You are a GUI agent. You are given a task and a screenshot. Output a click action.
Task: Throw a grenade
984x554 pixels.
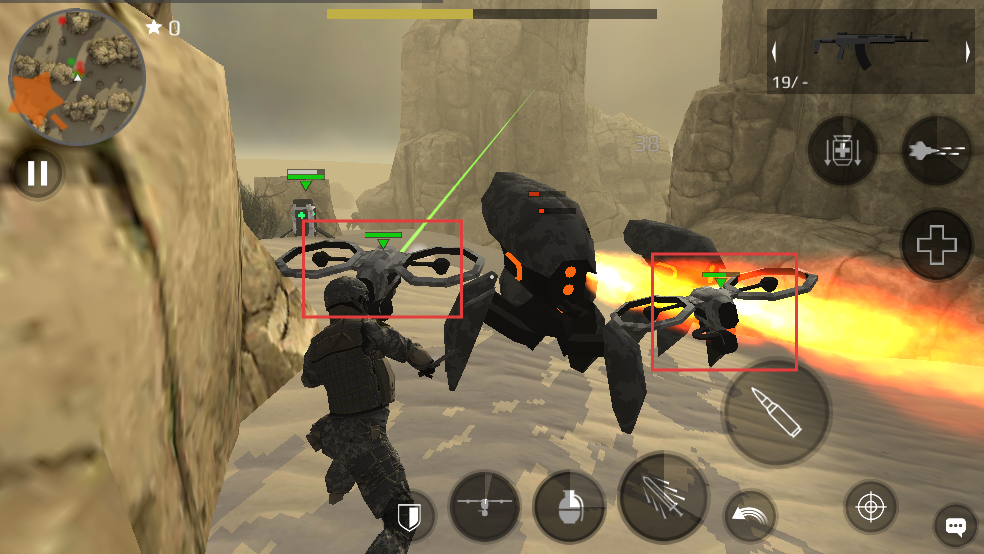tap(569, 506)
